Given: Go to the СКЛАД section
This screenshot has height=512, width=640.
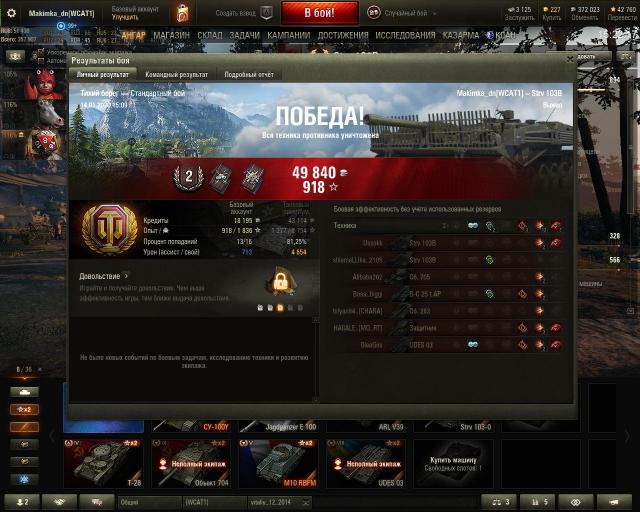Looking at the screenshot, I should pos(209,35).
